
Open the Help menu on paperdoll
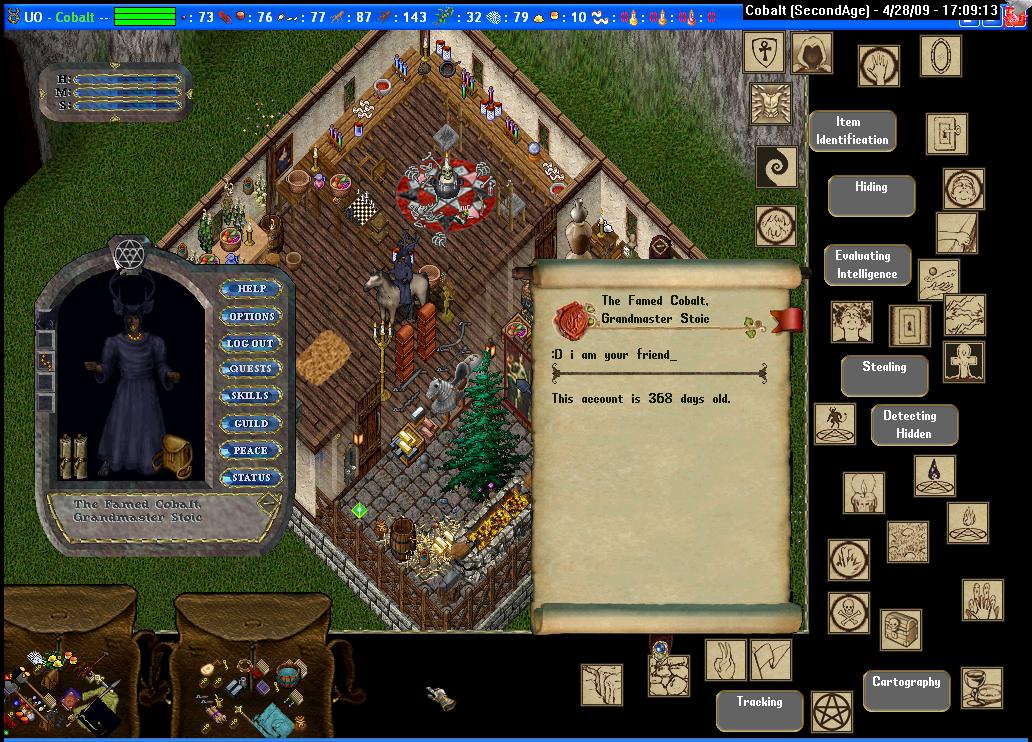251,289
